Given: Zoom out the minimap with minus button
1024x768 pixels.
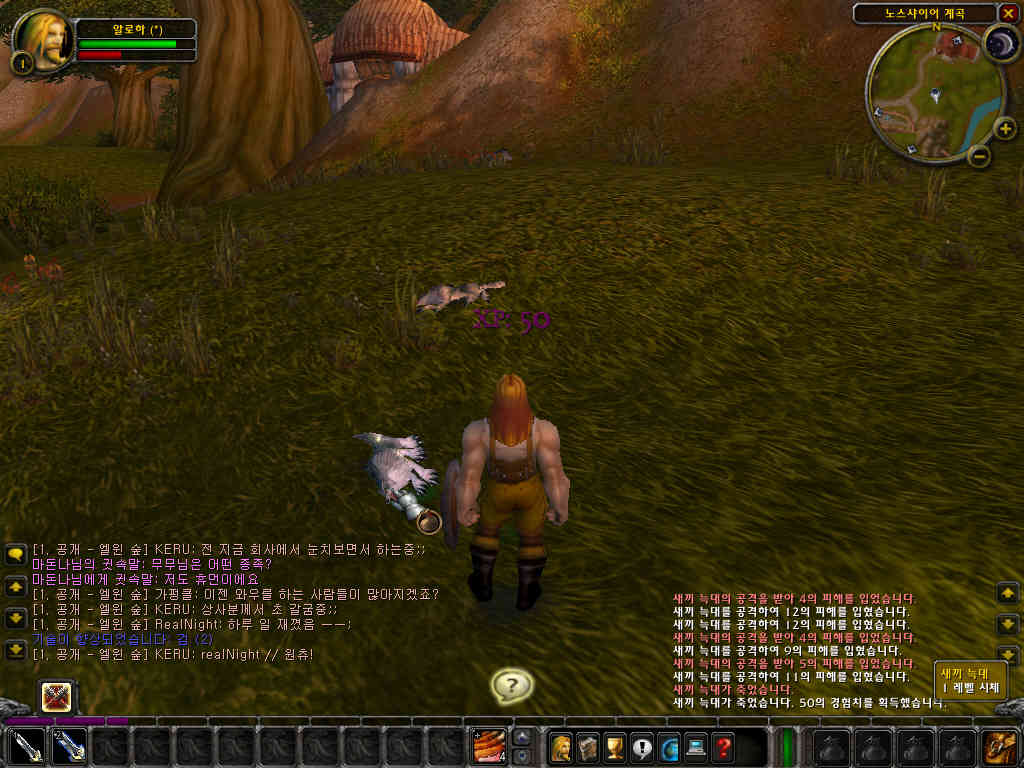Looking at the screenshot, I should [979, 155].
